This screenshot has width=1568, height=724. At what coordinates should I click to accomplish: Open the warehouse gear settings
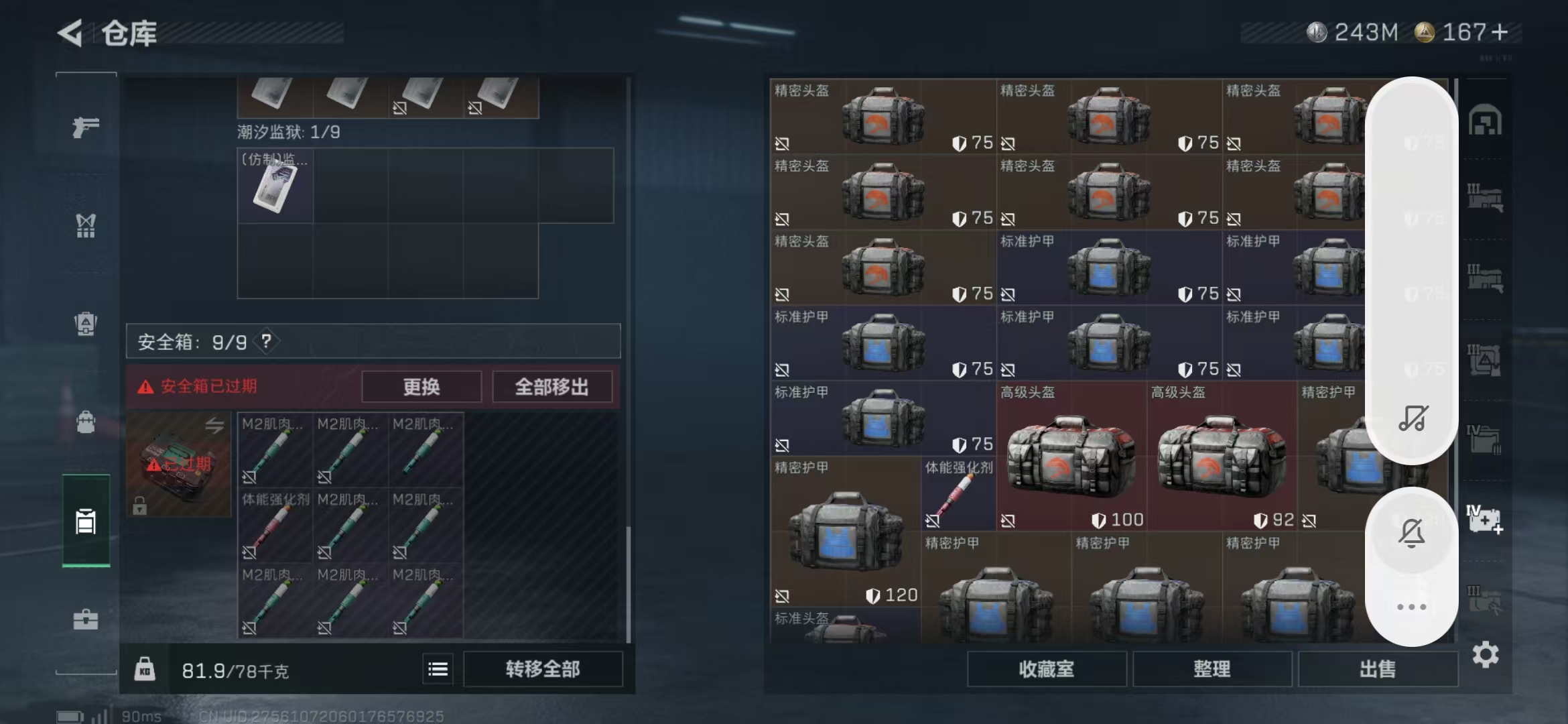tap(1485, 654)
